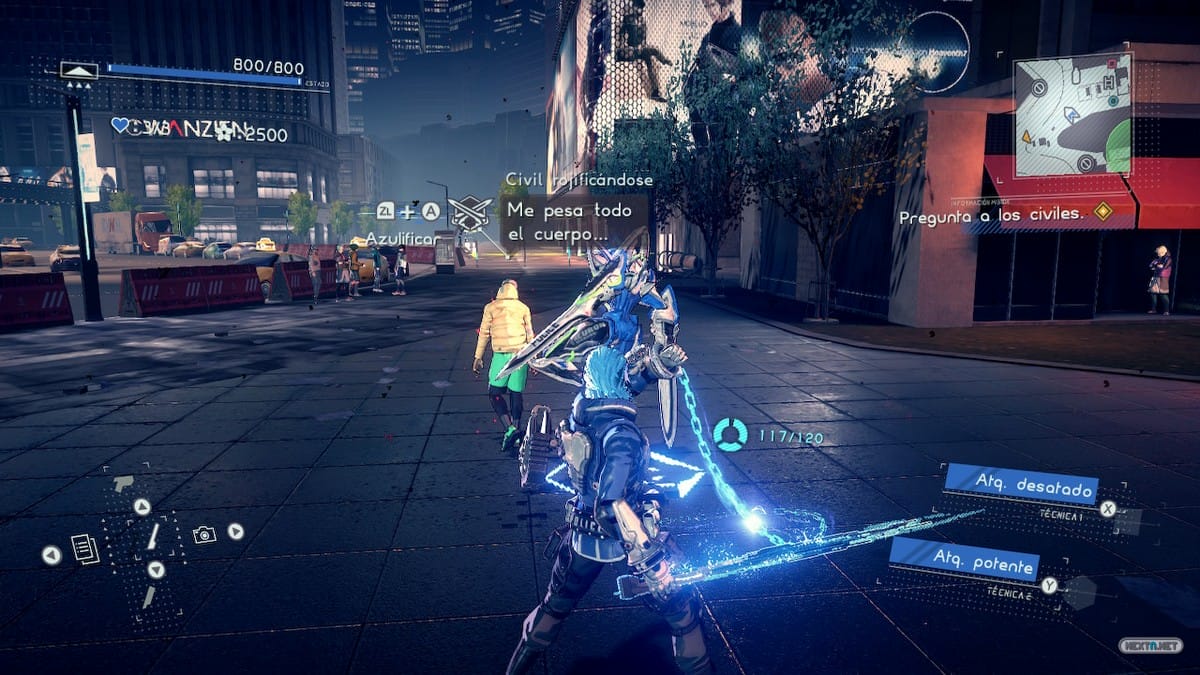Click the "Pregunta a los civiles" objective

click(990, 216)
